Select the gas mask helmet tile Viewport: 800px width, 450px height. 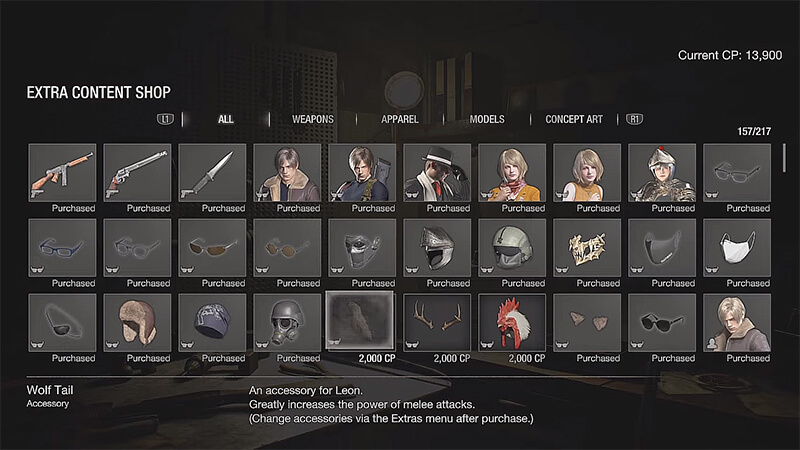[287, 324]
